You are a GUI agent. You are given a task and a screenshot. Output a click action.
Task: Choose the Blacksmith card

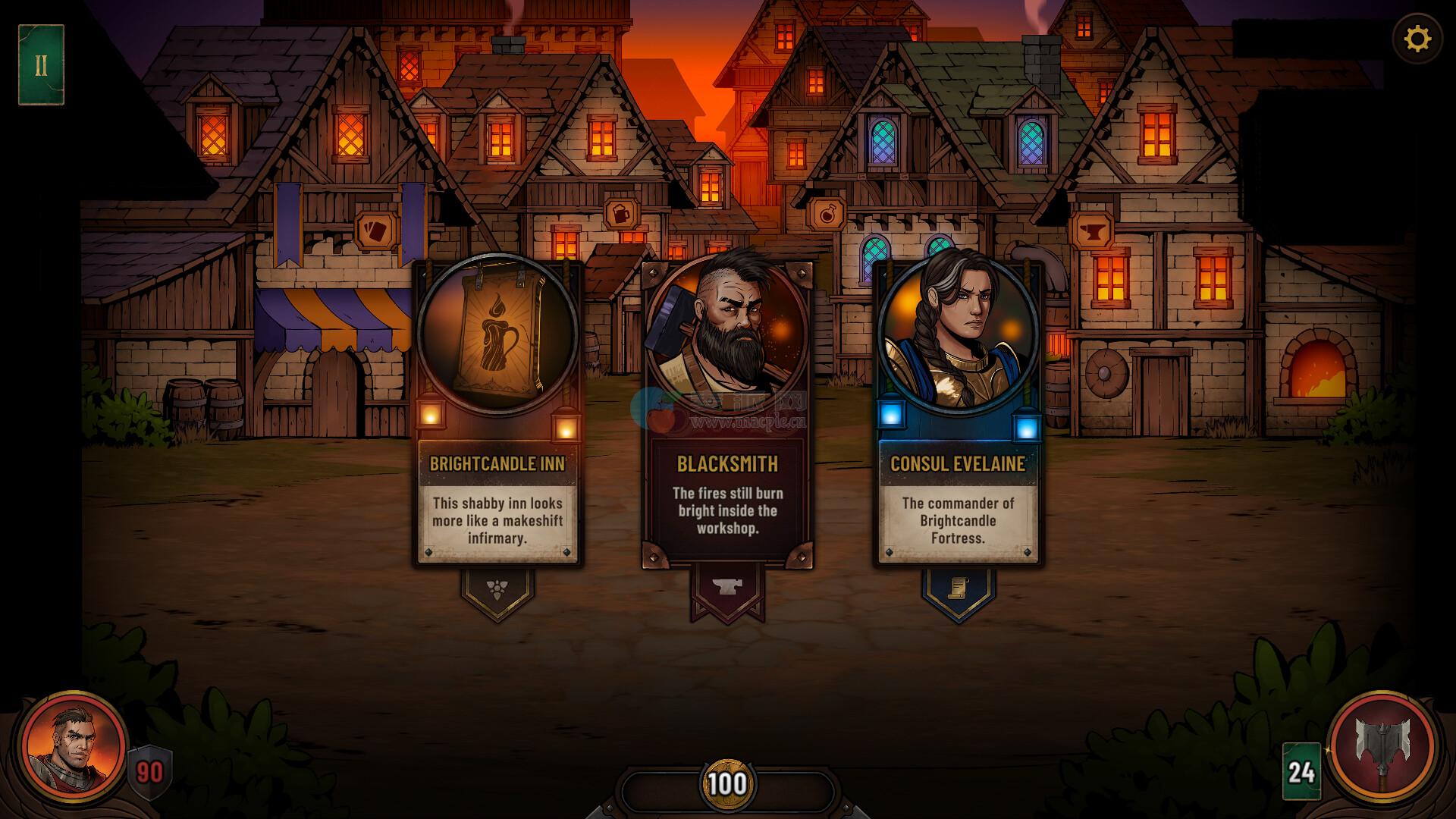coord(727,415)
